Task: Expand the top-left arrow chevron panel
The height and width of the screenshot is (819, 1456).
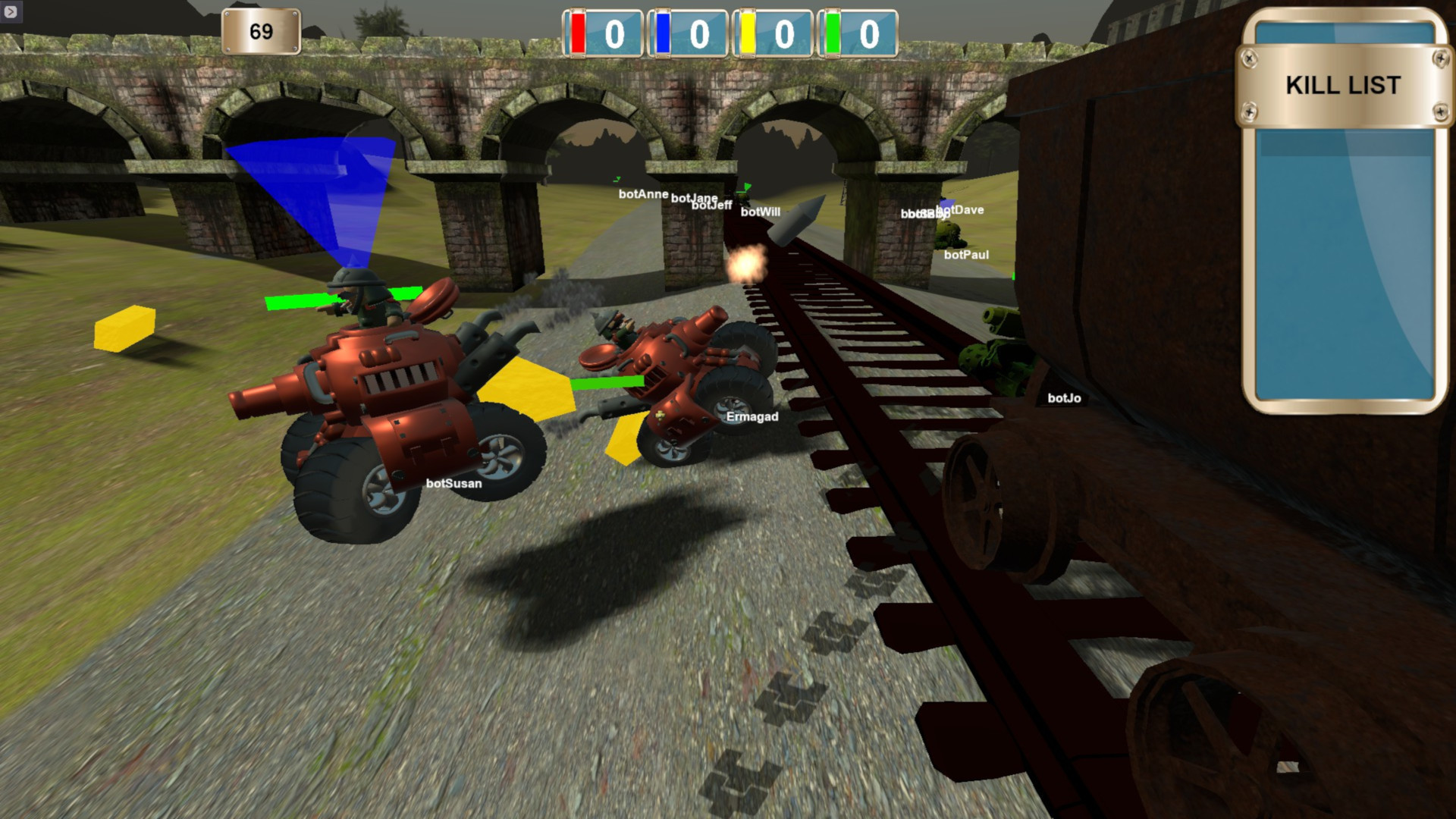Action: (11, 10)
